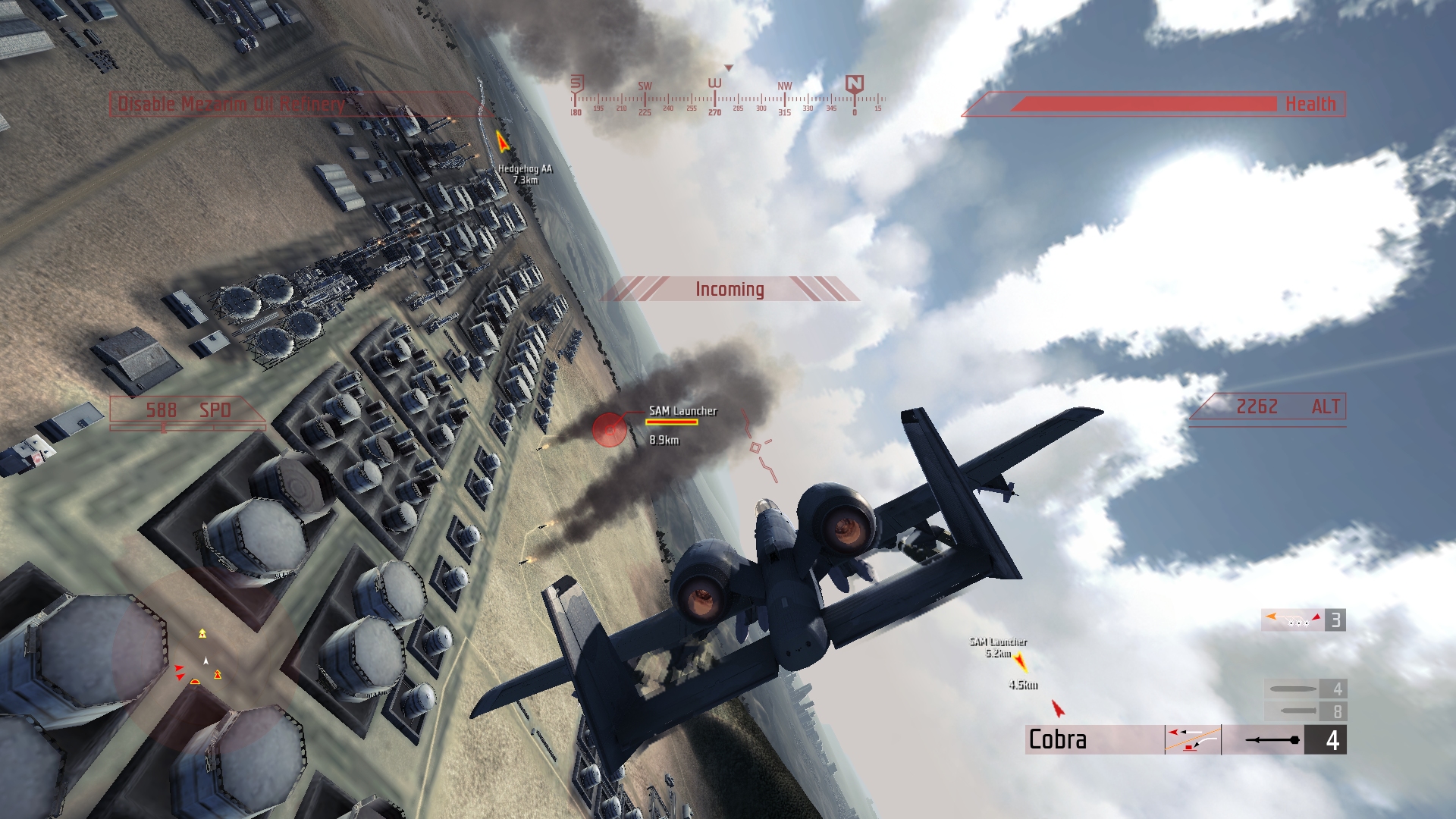Activate the flare countermeasure icon
The width and height of the screenshot is (1456, 819).
pos(1302,620)
